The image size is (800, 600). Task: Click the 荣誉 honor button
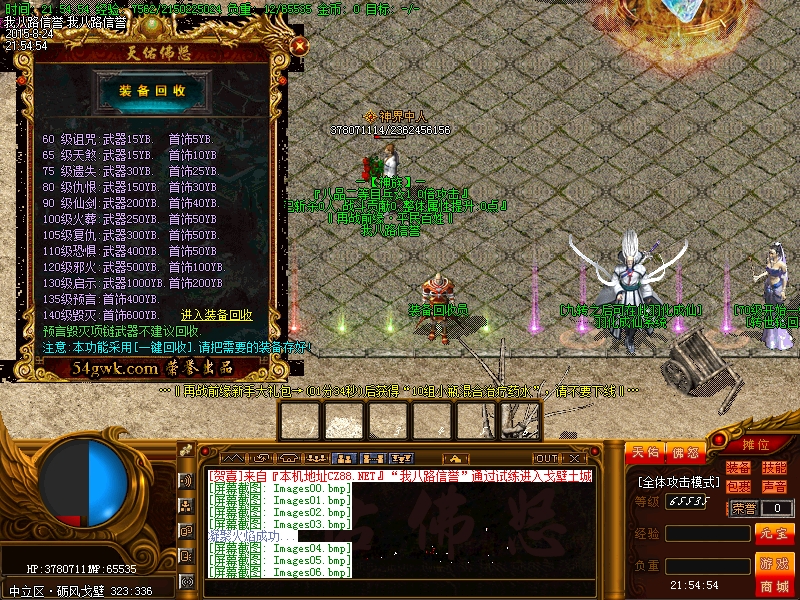click(744, 508)
